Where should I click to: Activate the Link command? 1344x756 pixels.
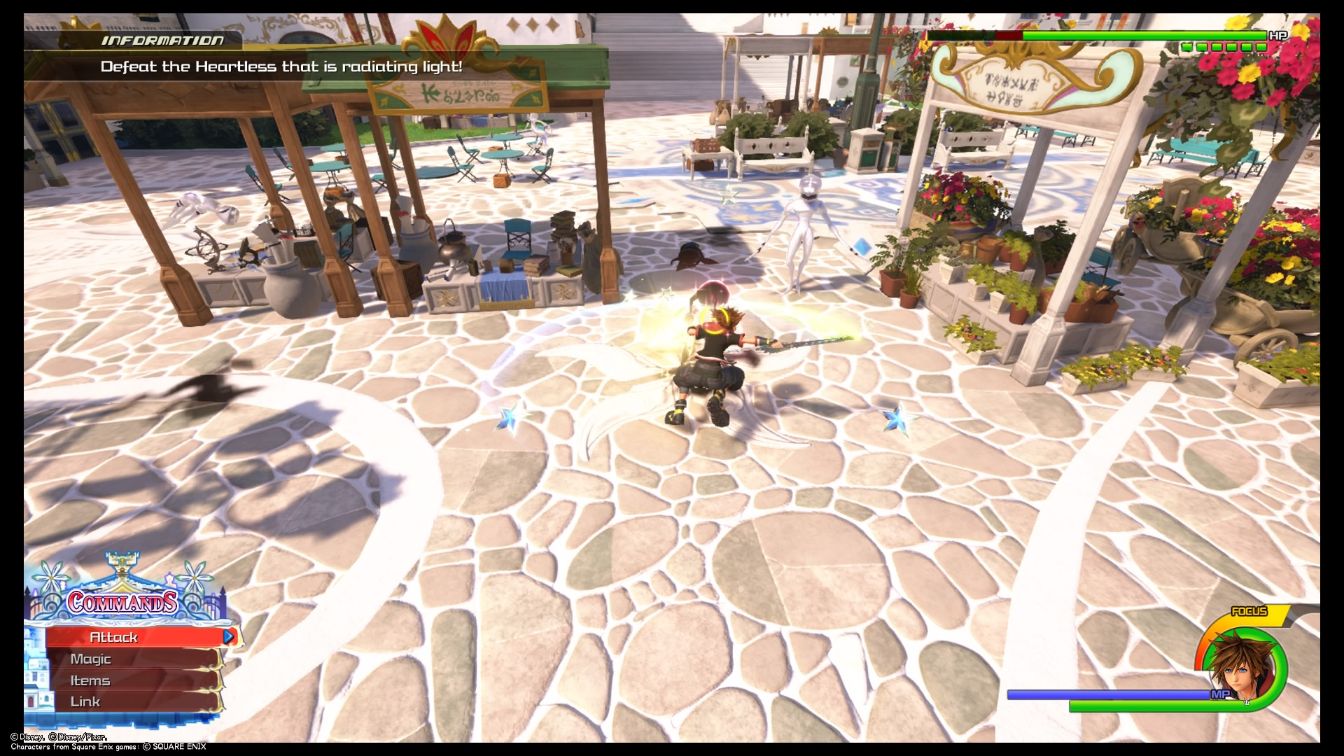86,700
